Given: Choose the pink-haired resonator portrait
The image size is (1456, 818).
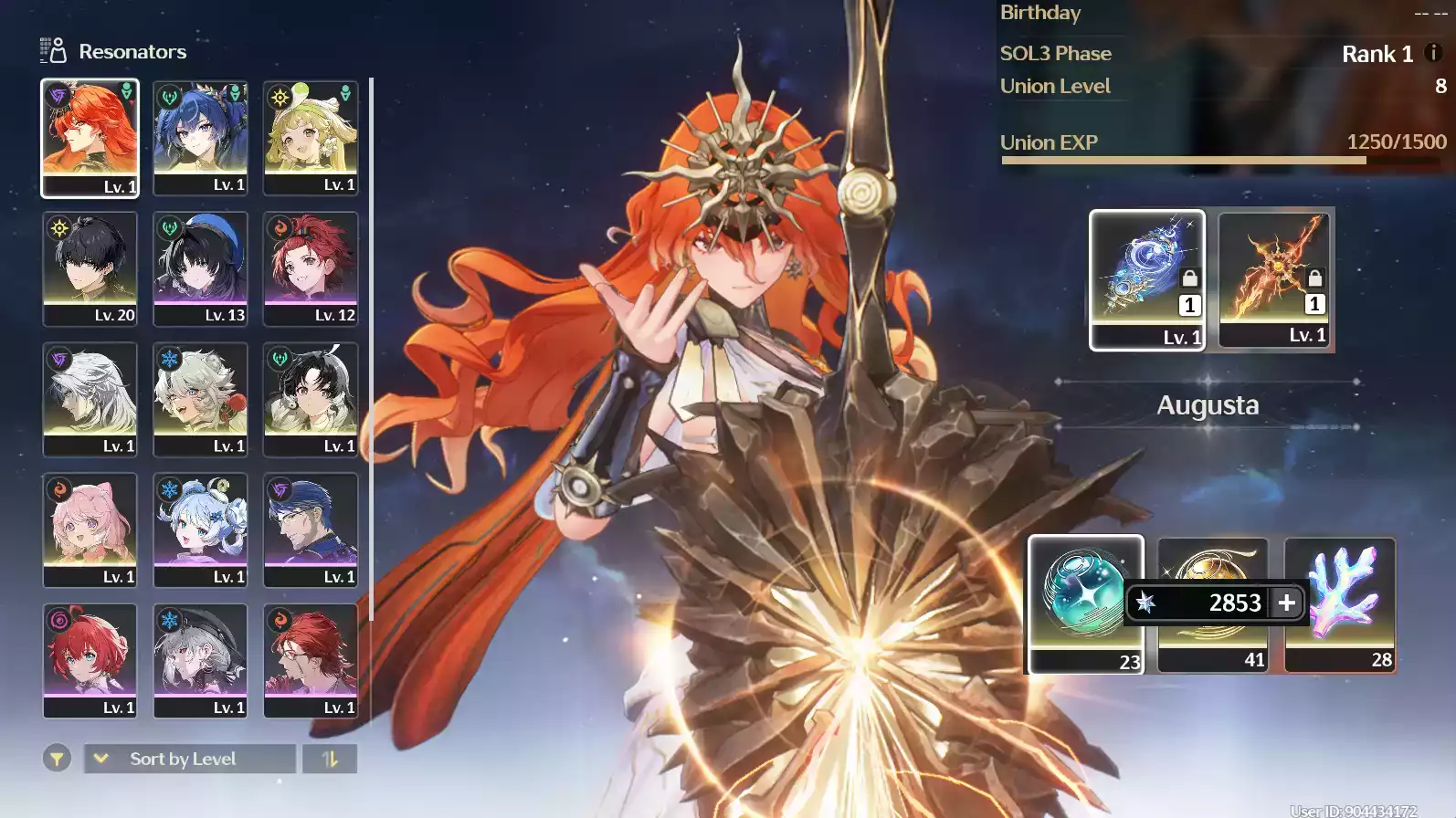Looking at the screenshot, I should (x=90, y=530).
